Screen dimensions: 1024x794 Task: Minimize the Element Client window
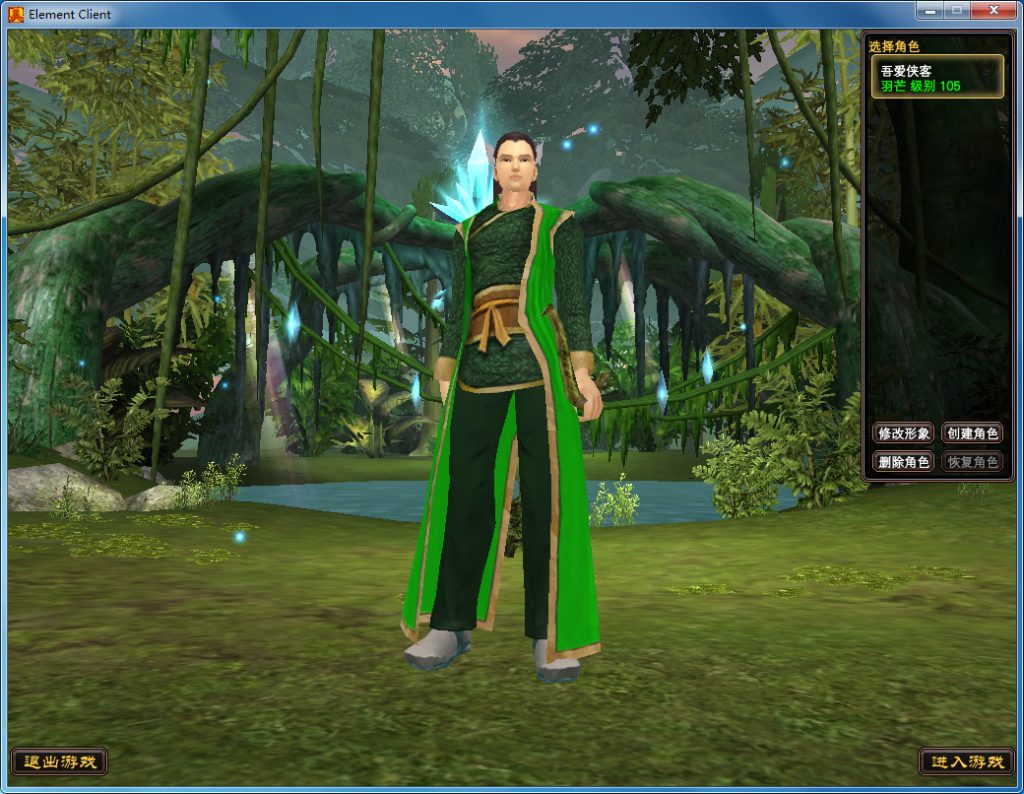pos(929,10)
